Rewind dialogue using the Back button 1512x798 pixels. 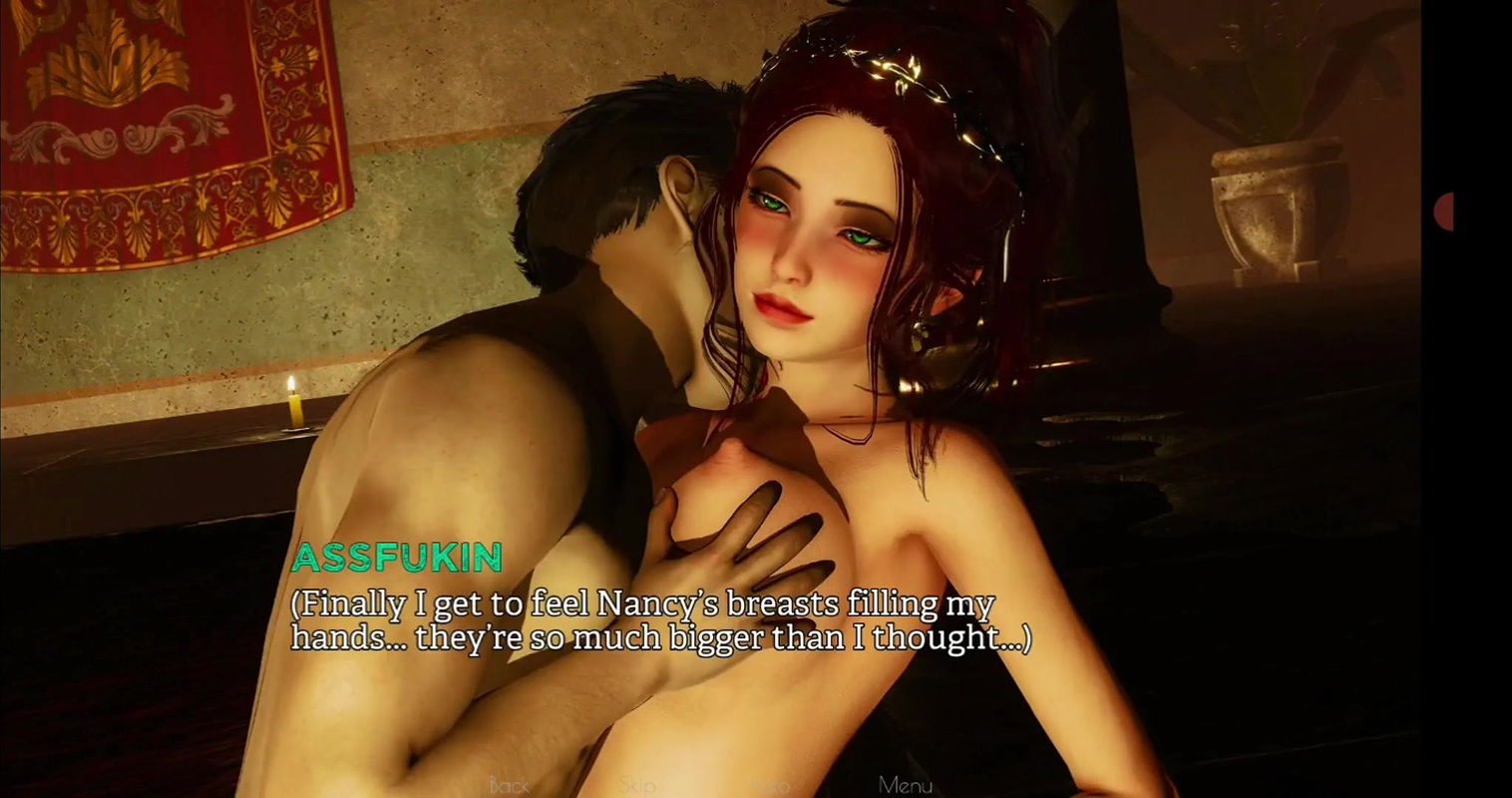pyautogui.click(x=510, y=786)
